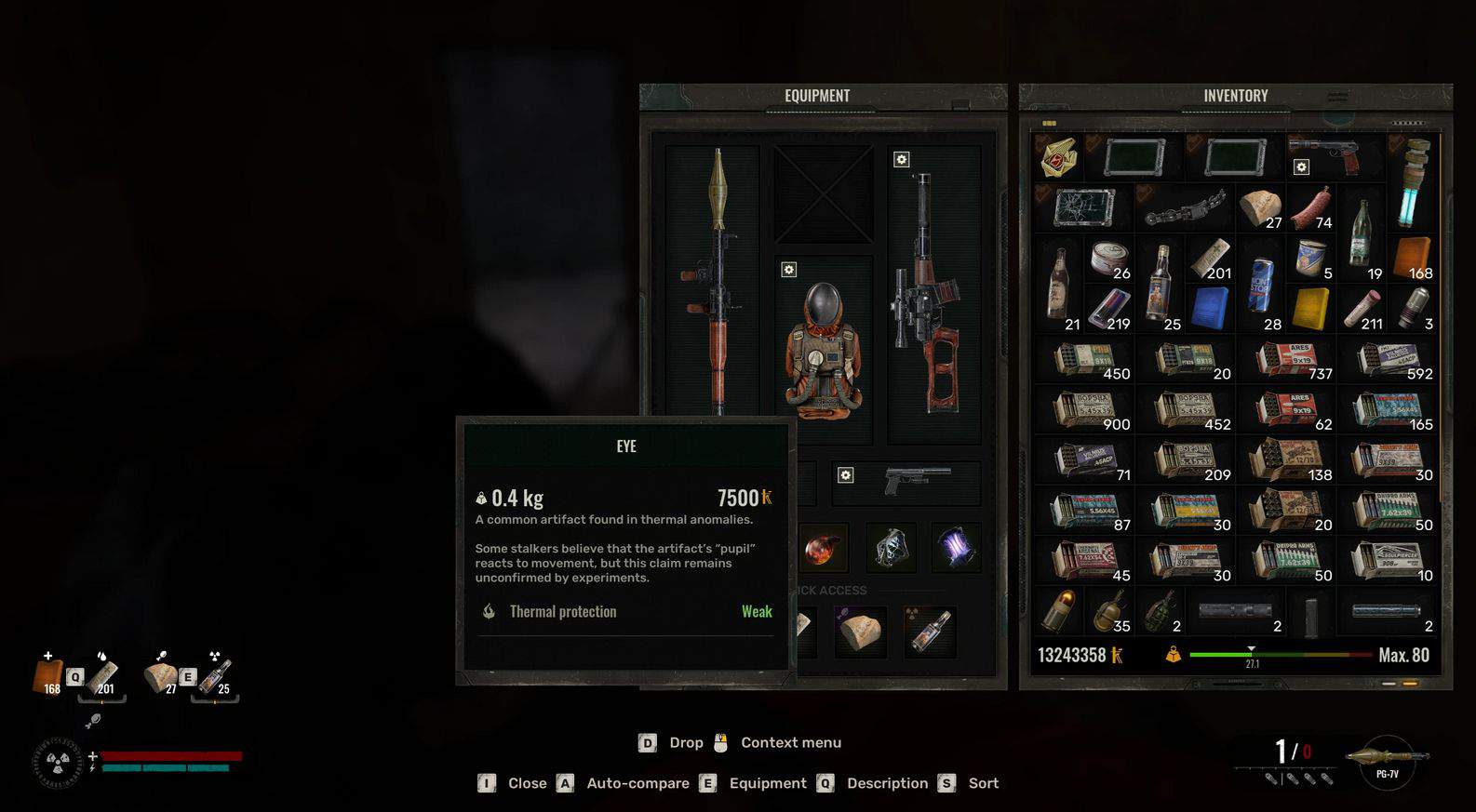Select the vodka bottle stack of 25
Image resolution: width=1476 pixels, height=812 pixels.
click(1160, 283)
